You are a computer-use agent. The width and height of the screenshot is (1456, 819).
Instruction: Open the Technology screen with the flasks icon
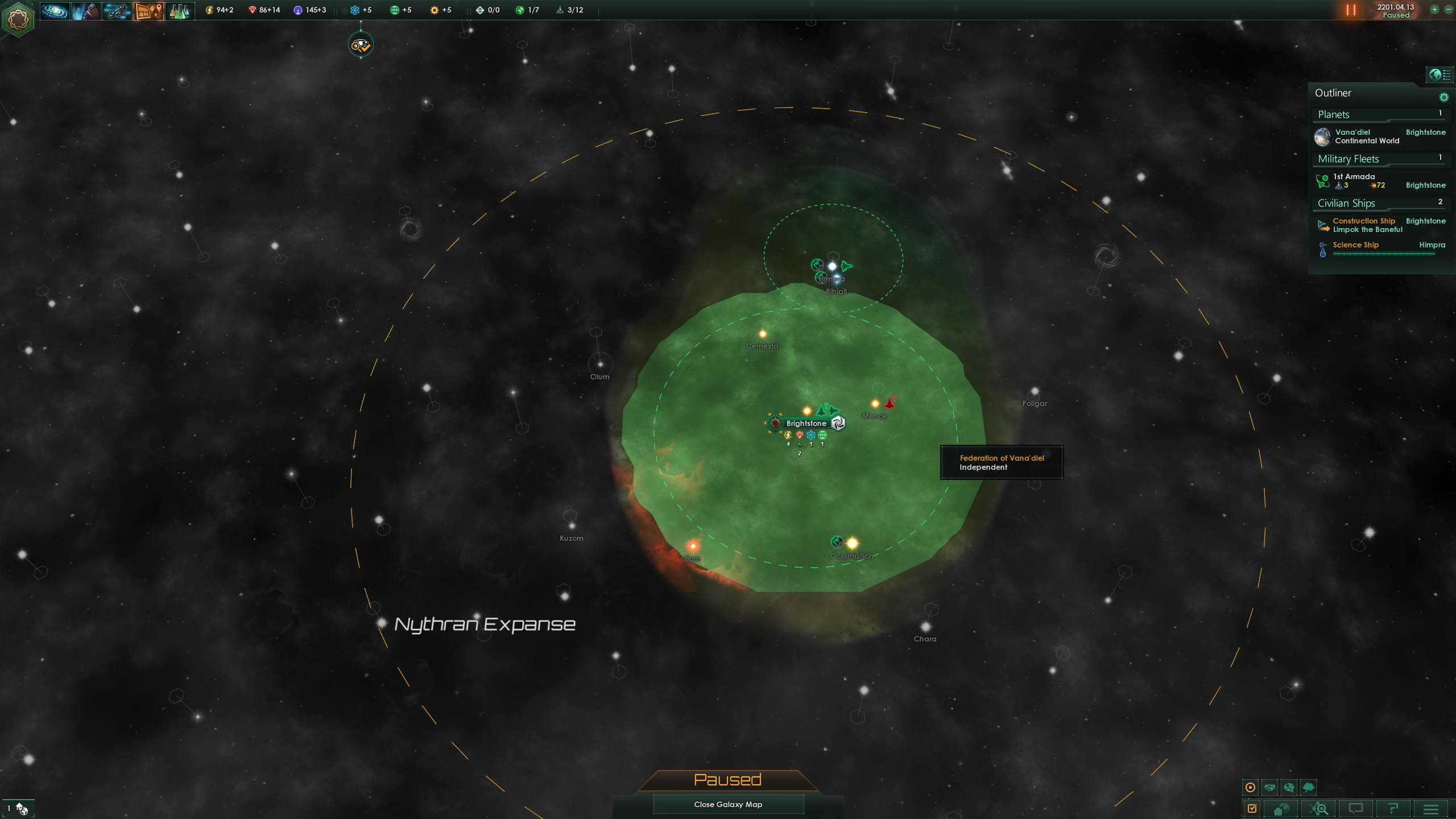(x=180, y=11)
